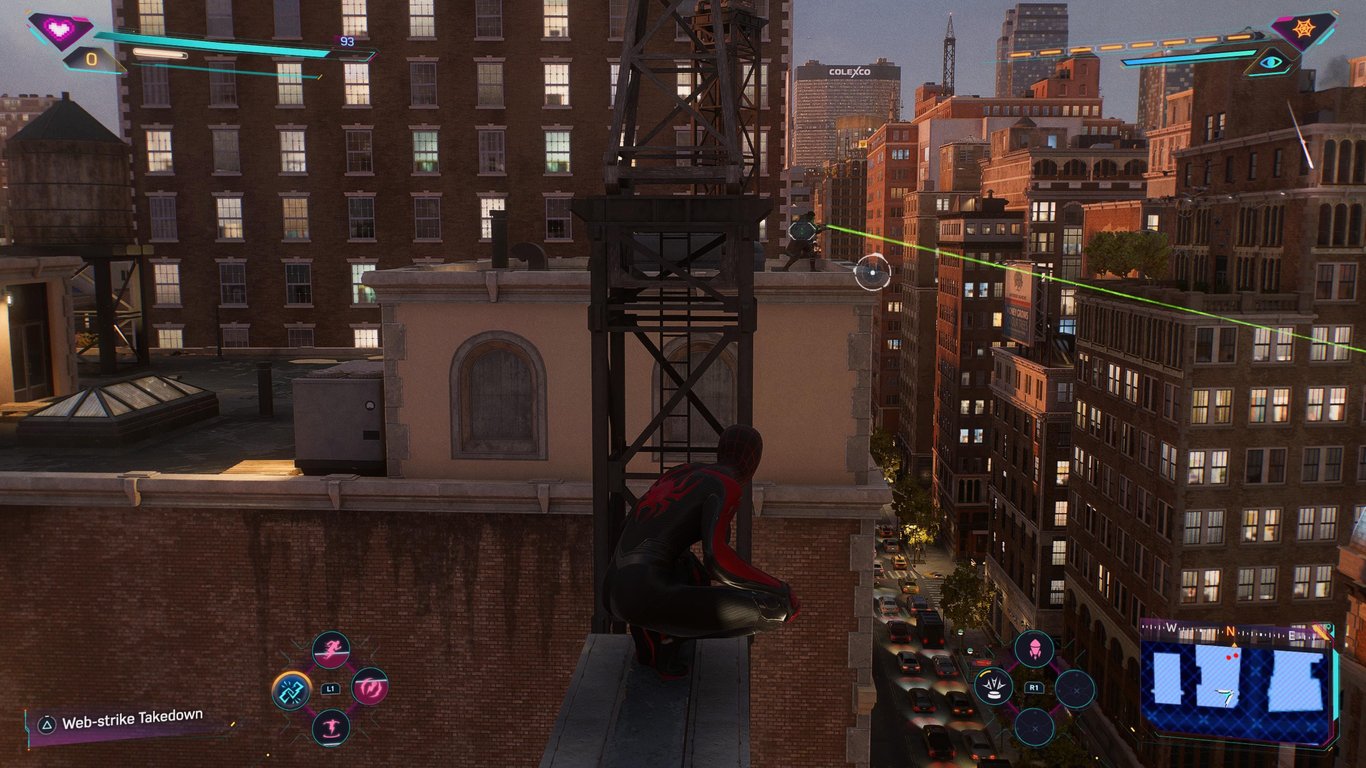Screen dimensions: 1366x768
Task: Open the minimap
Action: coord(1237,683)
